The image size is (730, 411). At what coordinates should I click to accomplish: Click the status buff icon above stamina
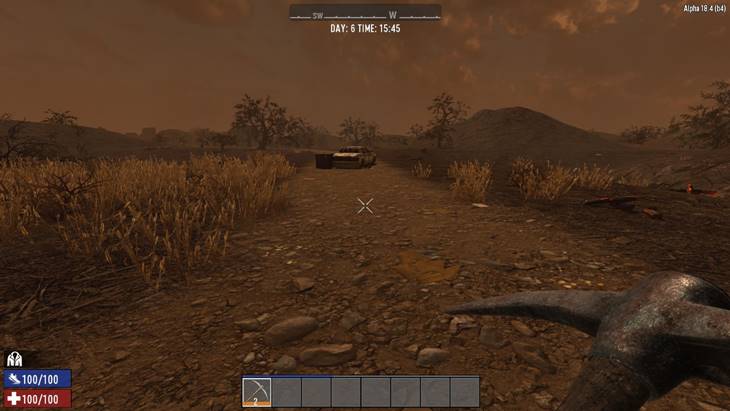click(x=14, y=359)
